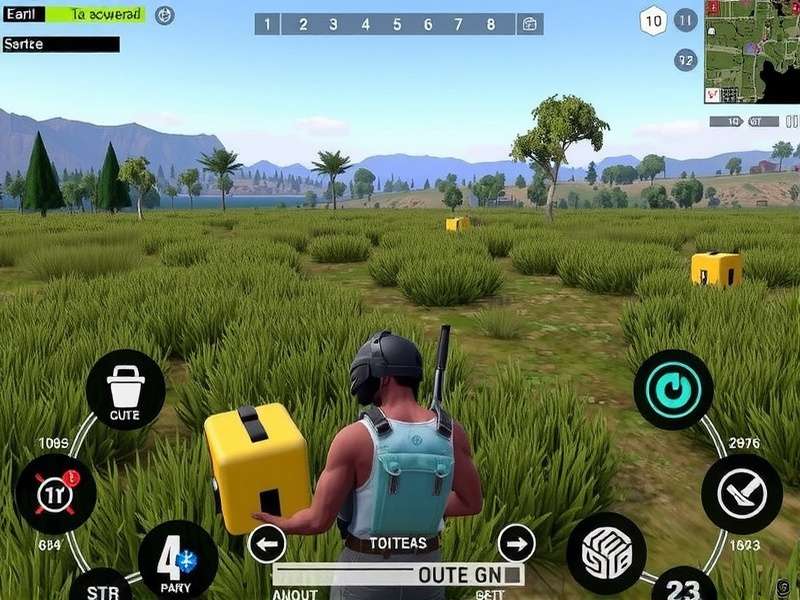Tap the checkmark circle button

point(742,493)
